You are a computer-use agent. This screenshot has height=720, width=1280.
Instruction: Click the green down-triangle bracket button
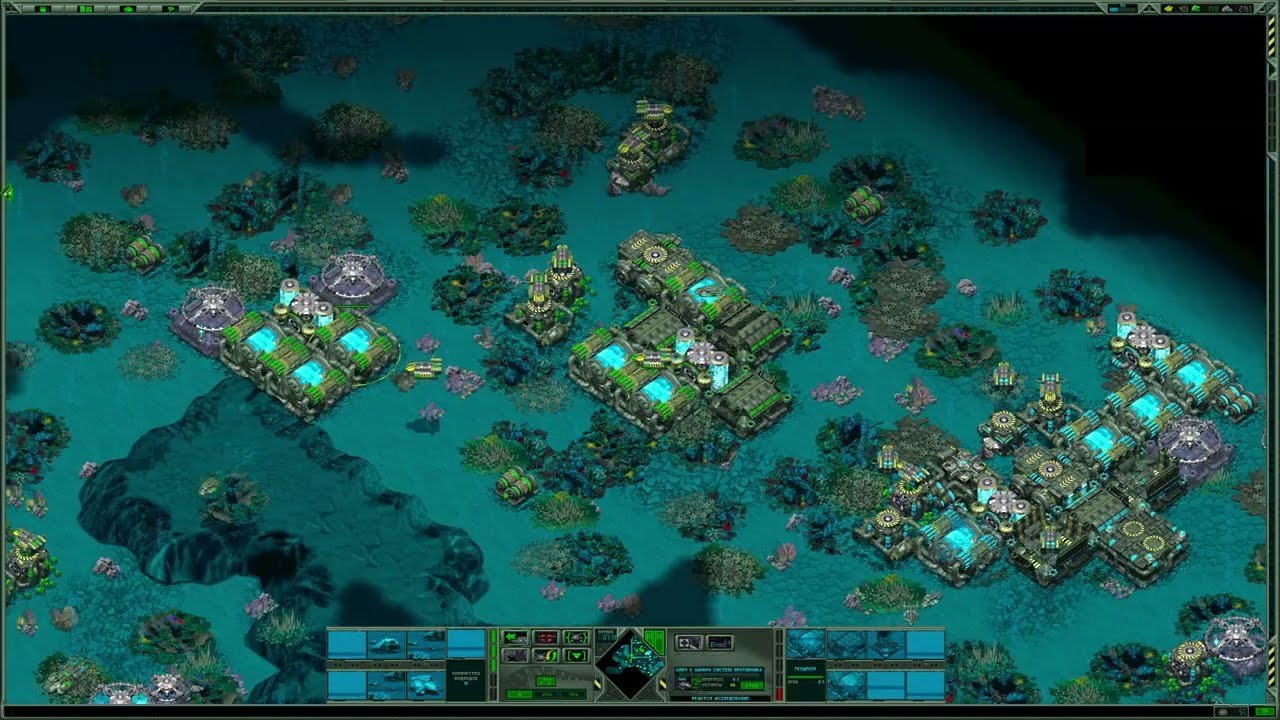[x=576, y=655]
